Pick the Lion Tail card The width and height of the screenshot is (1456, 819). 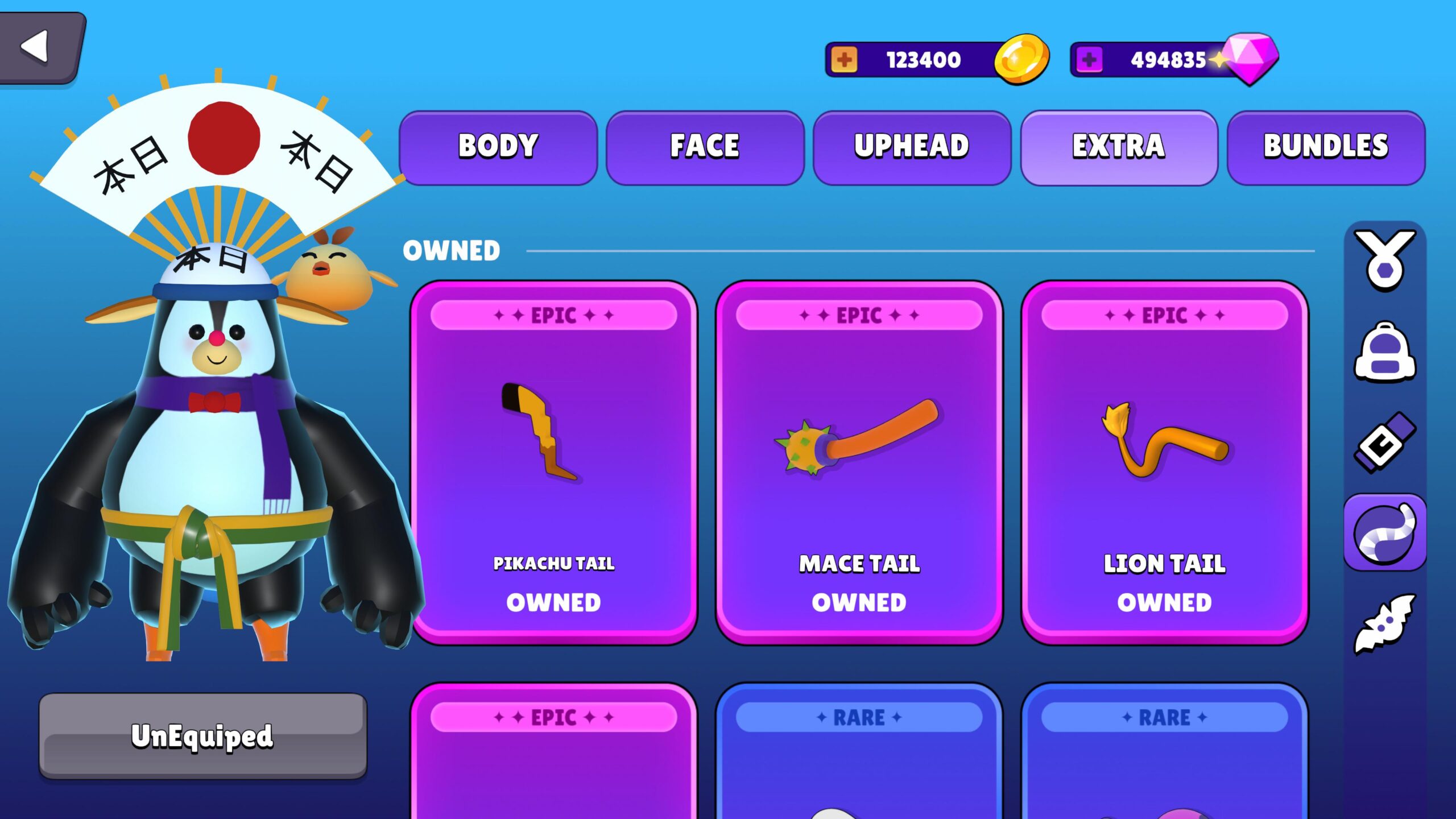pyautogui.click(x=1164, y=462)
